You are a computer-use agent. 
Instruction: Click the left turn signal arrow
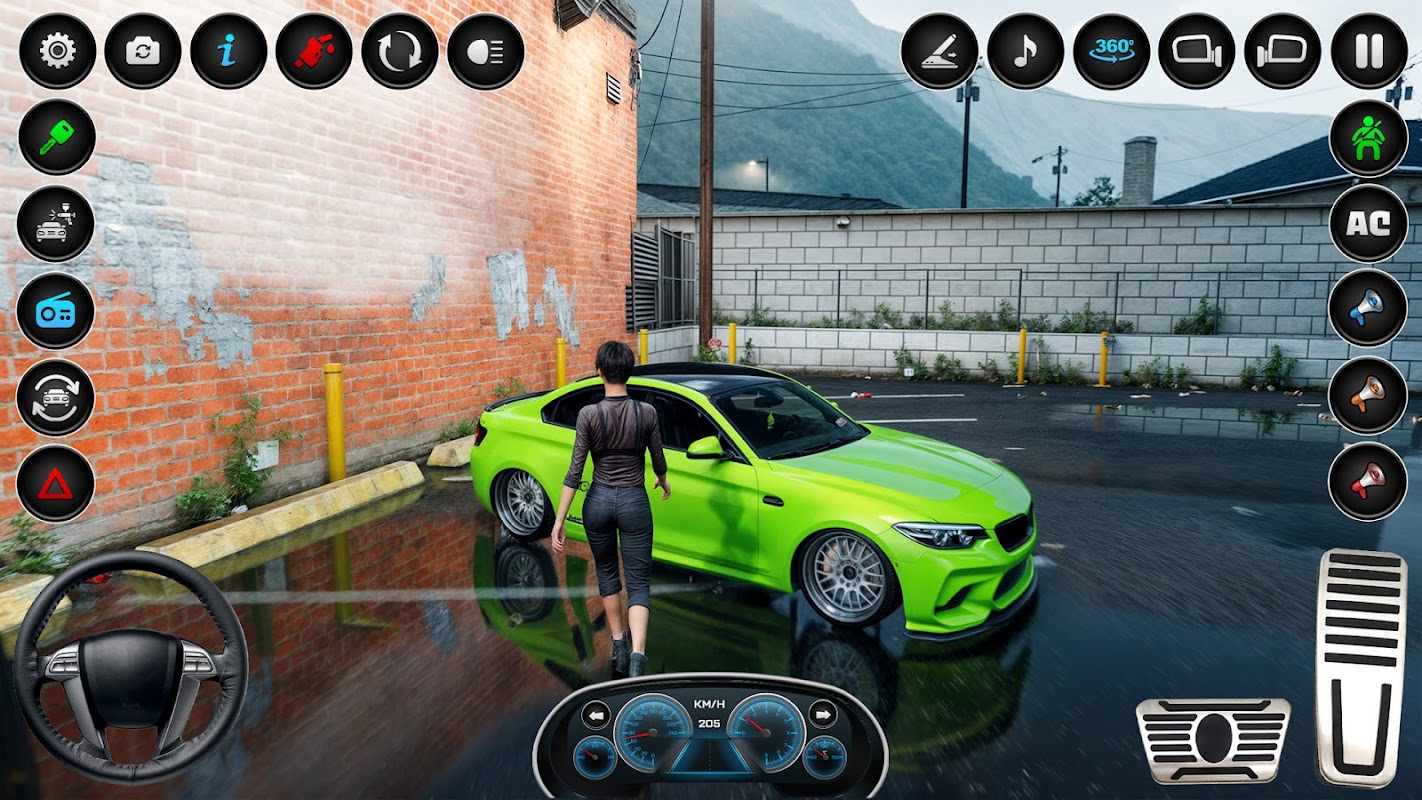[x=596, y=715]
